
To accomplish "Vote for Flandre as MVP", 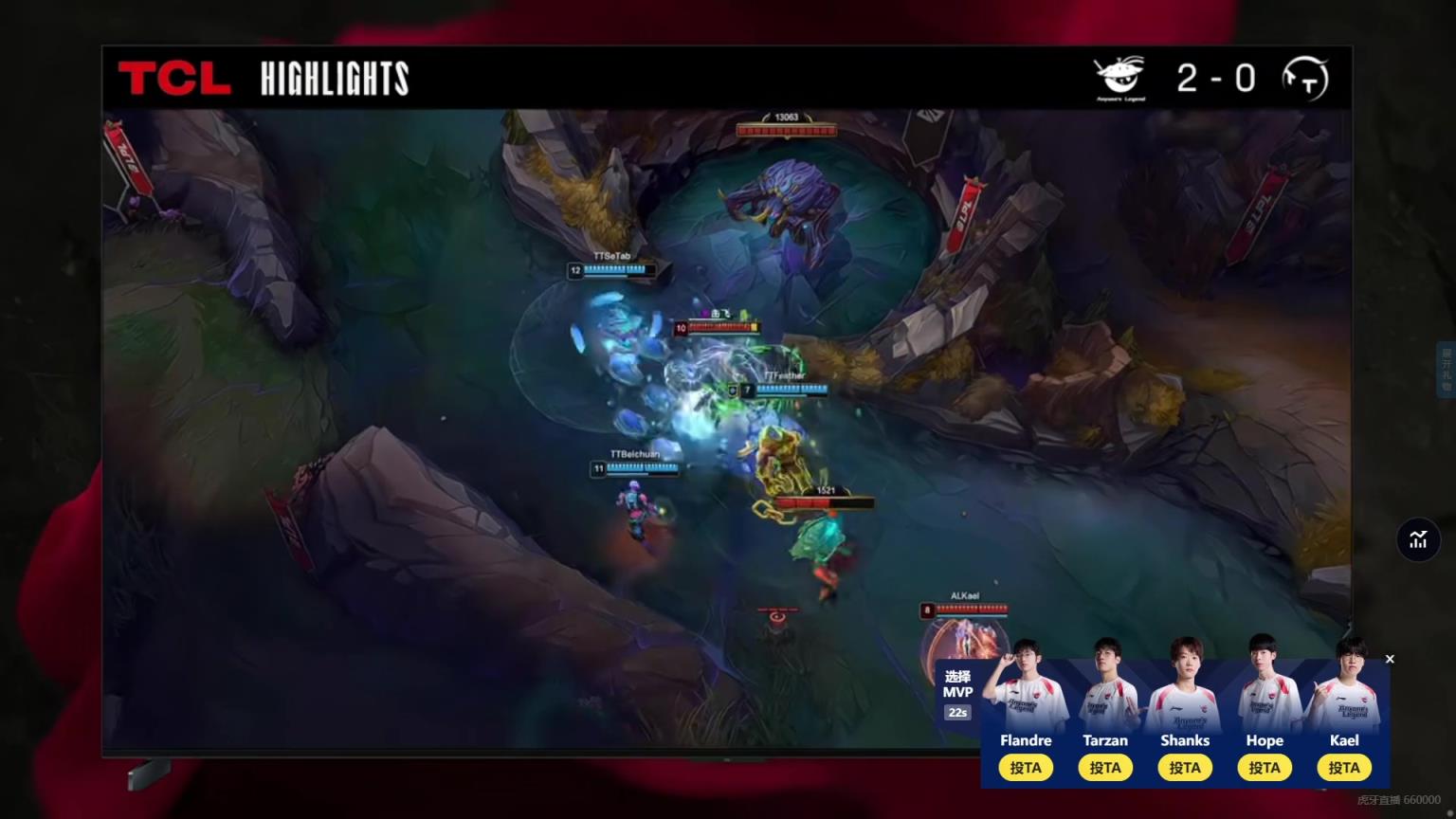I will [1026, 768].
